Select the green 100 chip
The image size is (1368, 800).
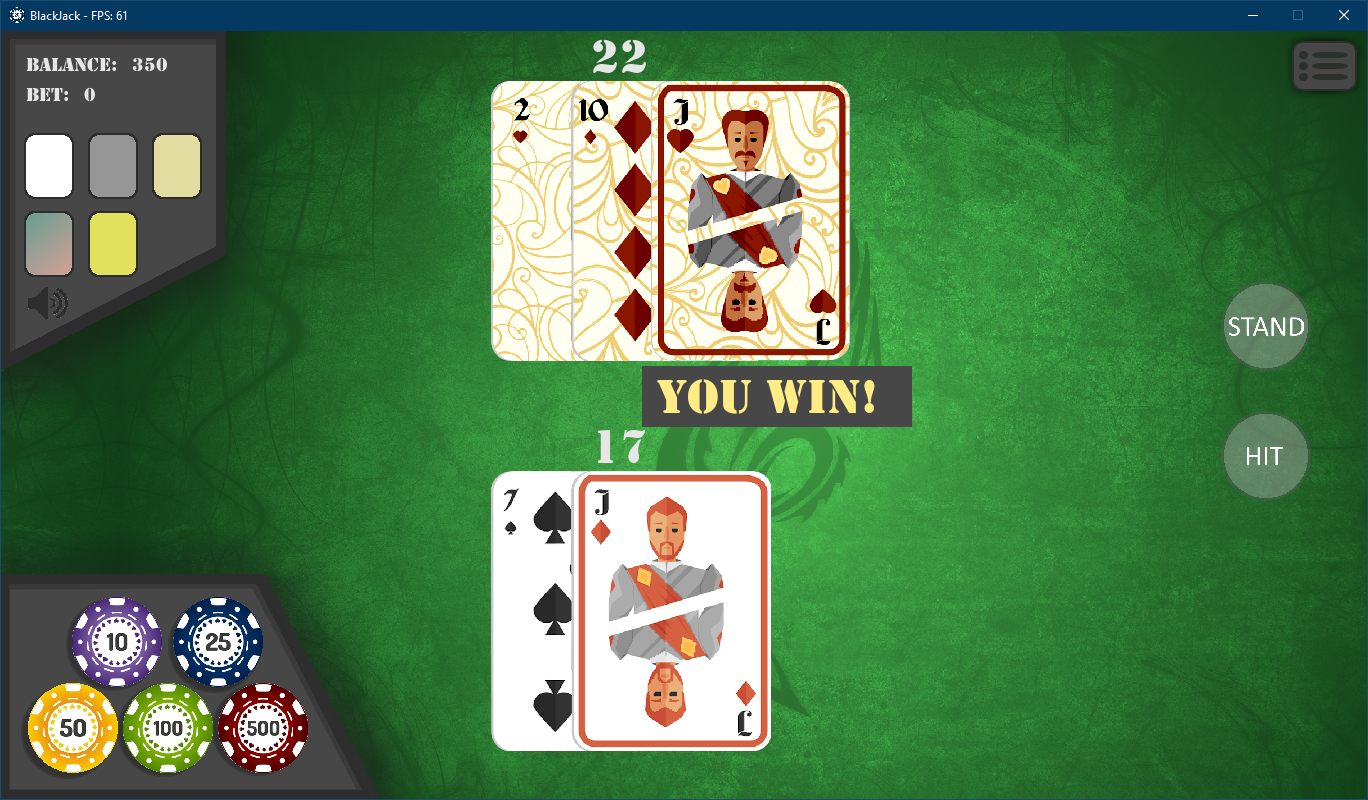pos(167,728)
